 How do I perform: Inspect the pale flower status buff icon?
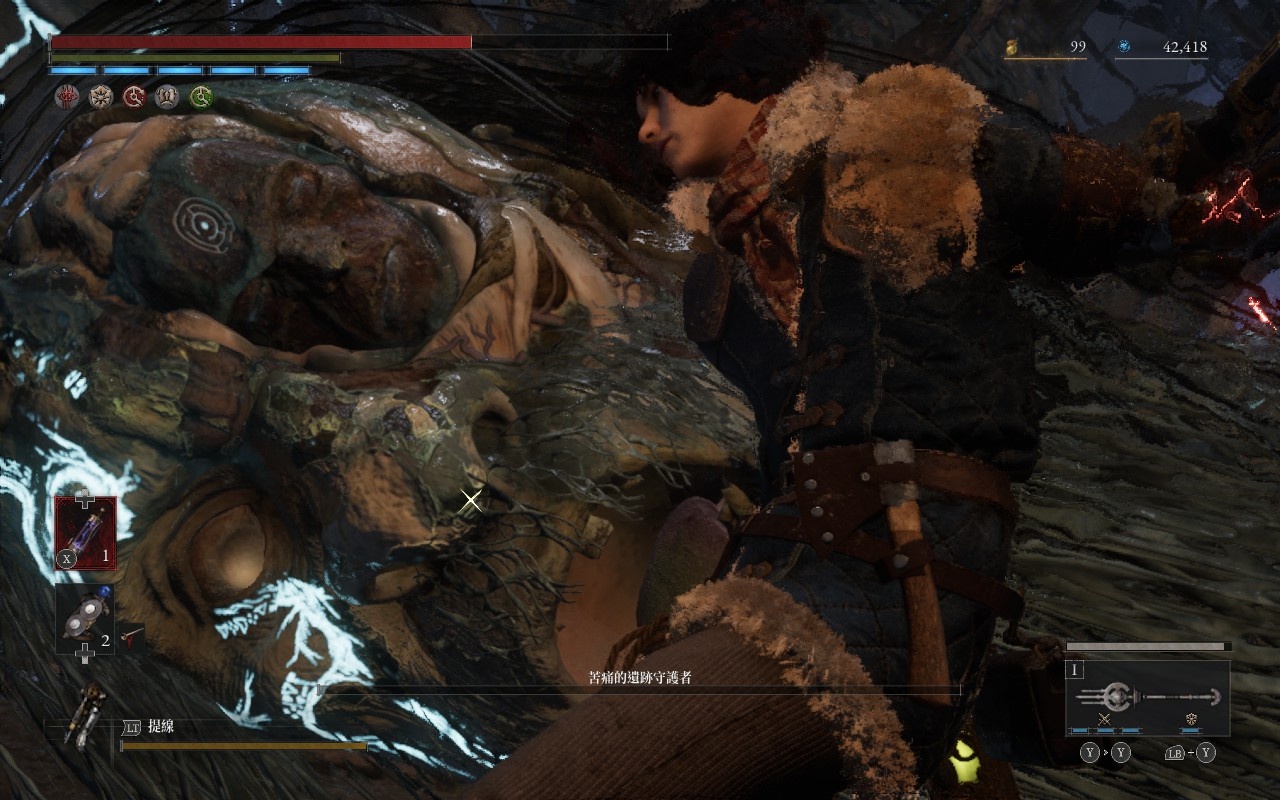click(x=100, y=96)
